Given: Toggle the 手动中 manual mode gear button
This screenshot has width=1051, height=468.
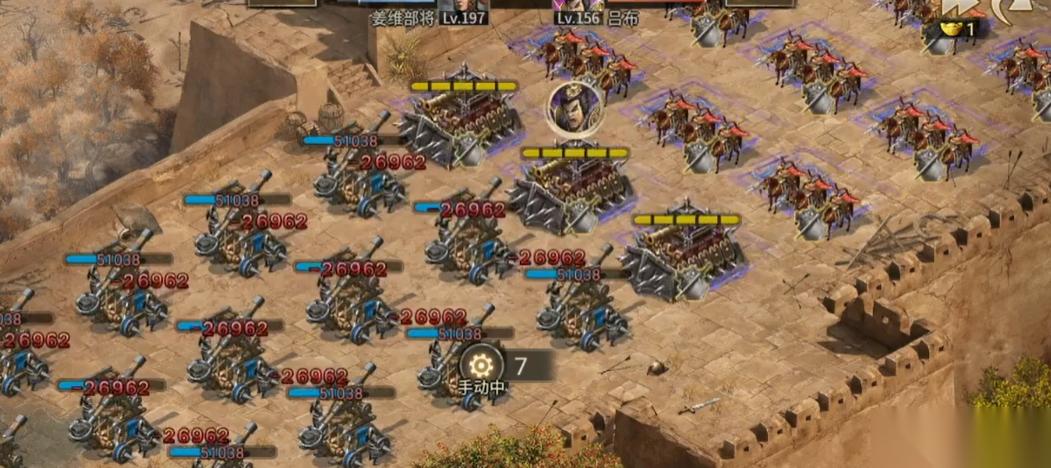Looking at the screenshot, I should (482, 362).
